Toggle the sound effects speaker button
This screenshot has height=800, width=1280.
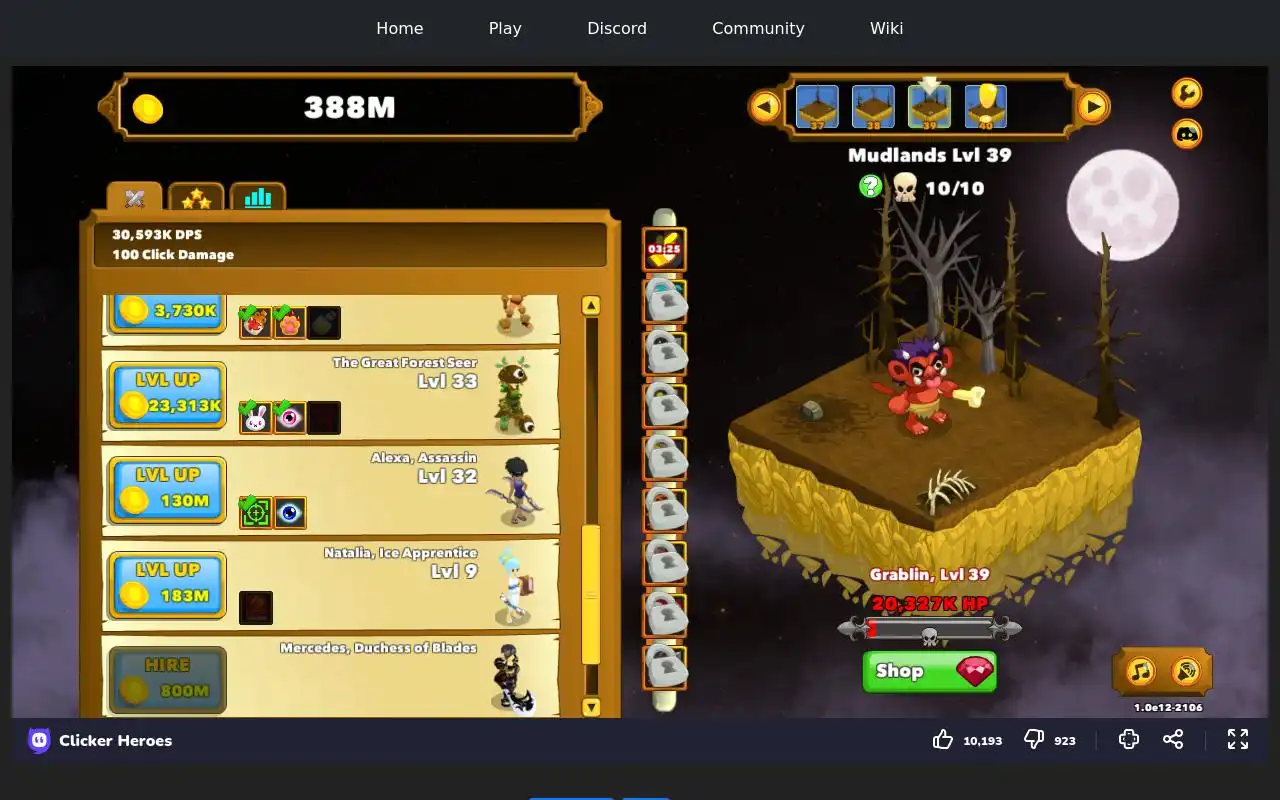[x=1185, y=670]
